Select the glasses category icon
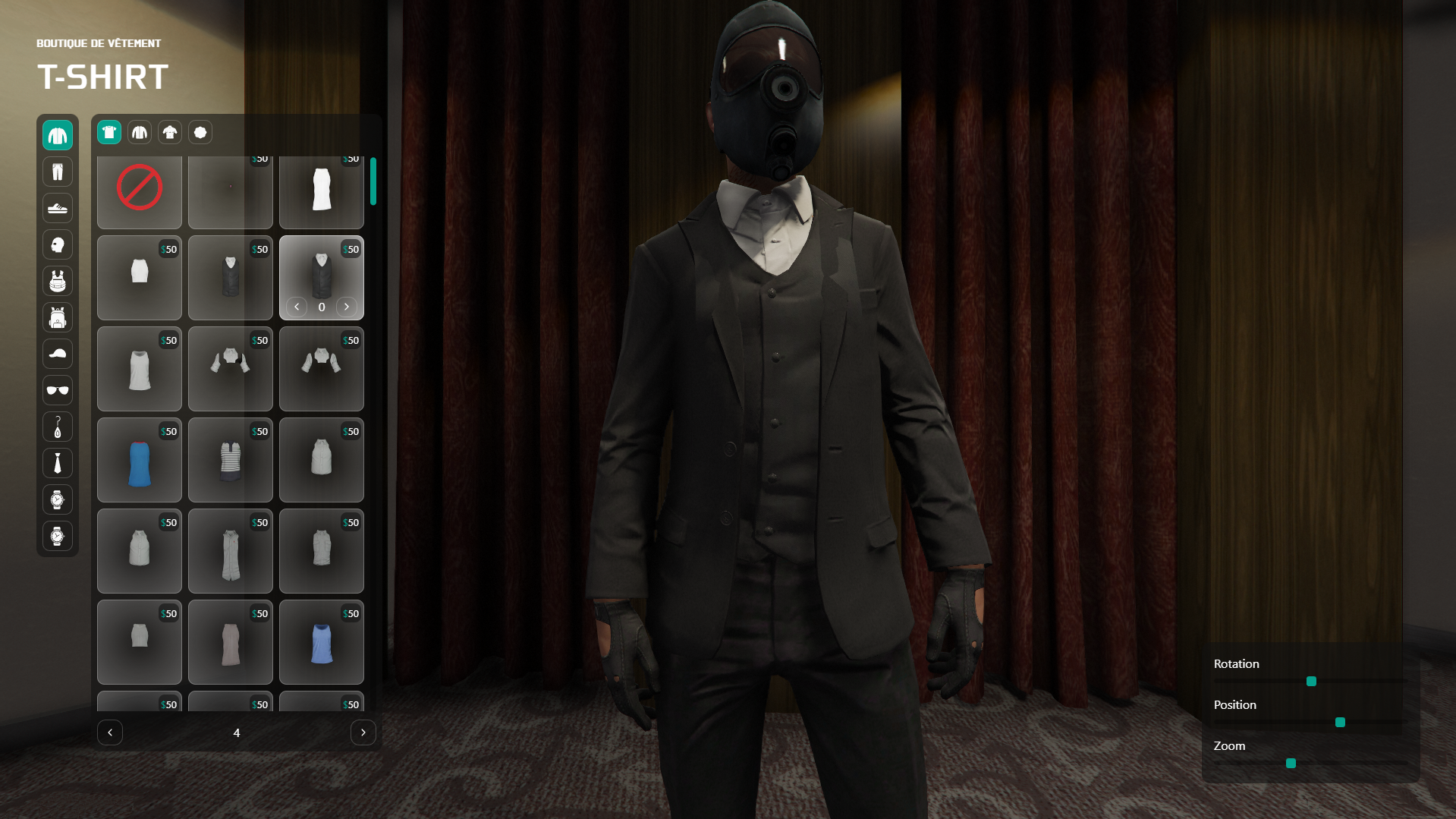The image size is (1456, 819). (x=58, y=390)
